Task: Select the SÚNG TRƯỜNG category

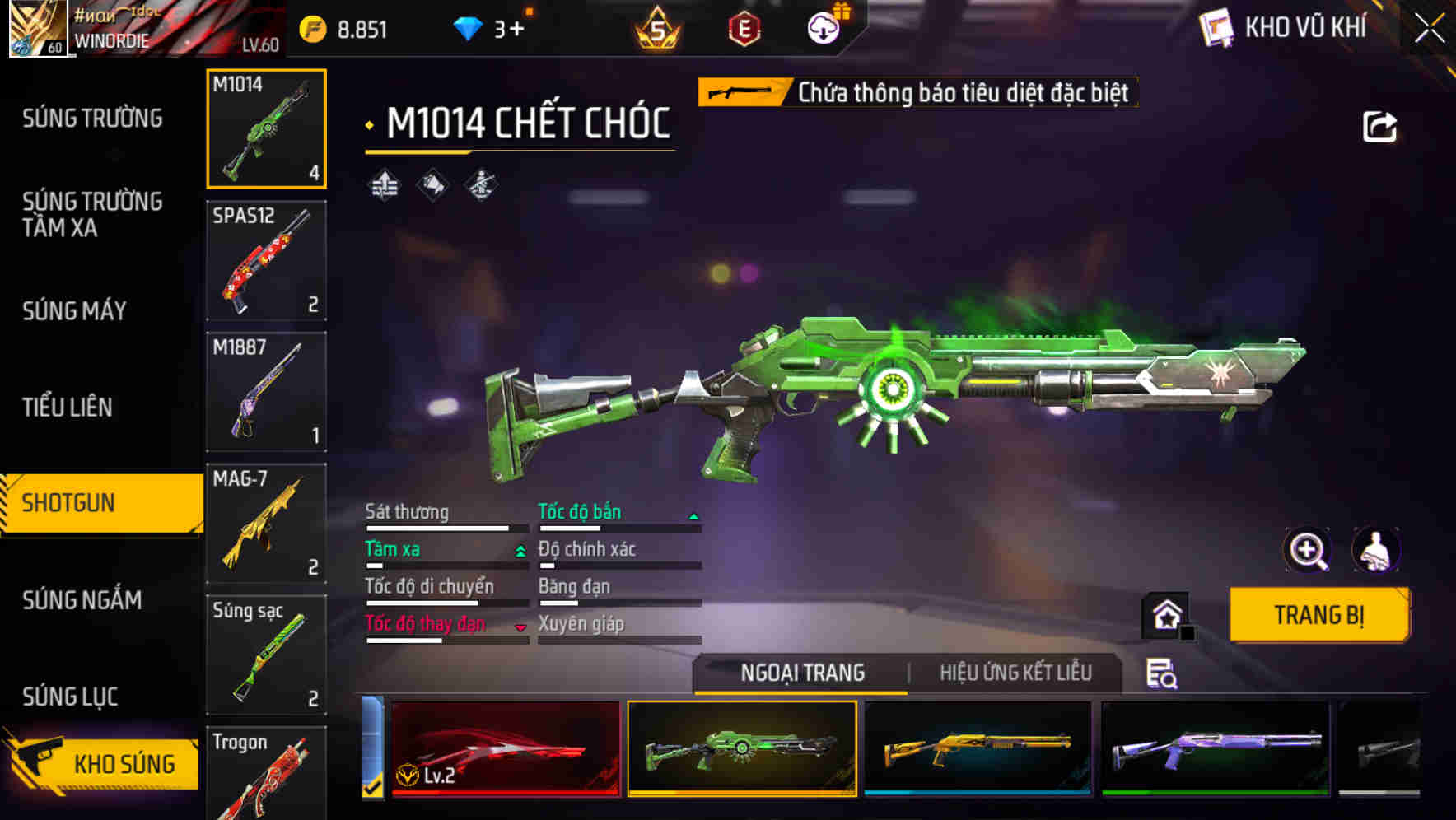Action: click(x=92, y=119)
